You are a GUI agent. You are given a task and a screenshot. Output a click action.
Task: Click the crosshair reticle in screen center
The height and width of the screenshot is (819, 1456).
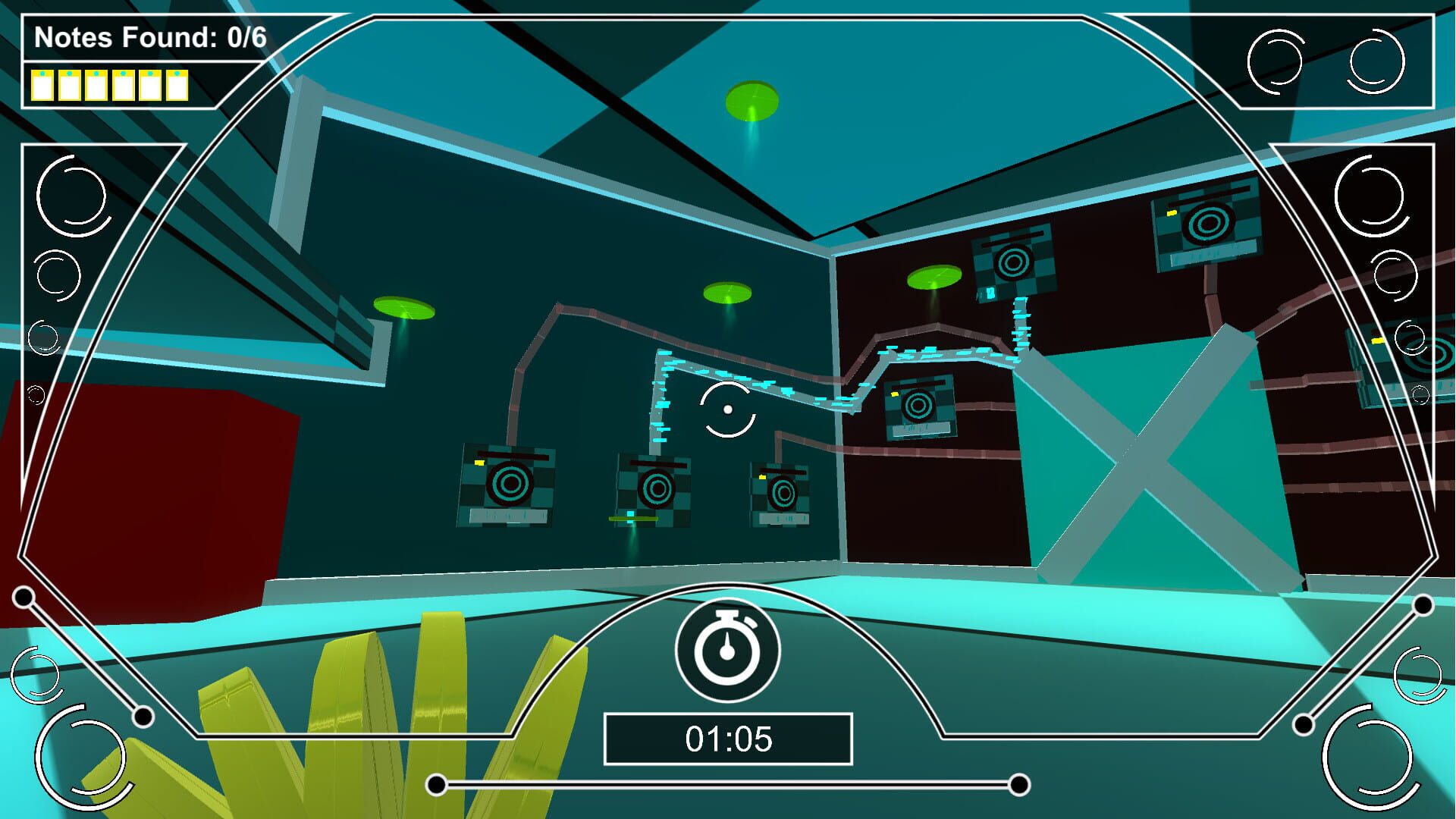point(728,409)
